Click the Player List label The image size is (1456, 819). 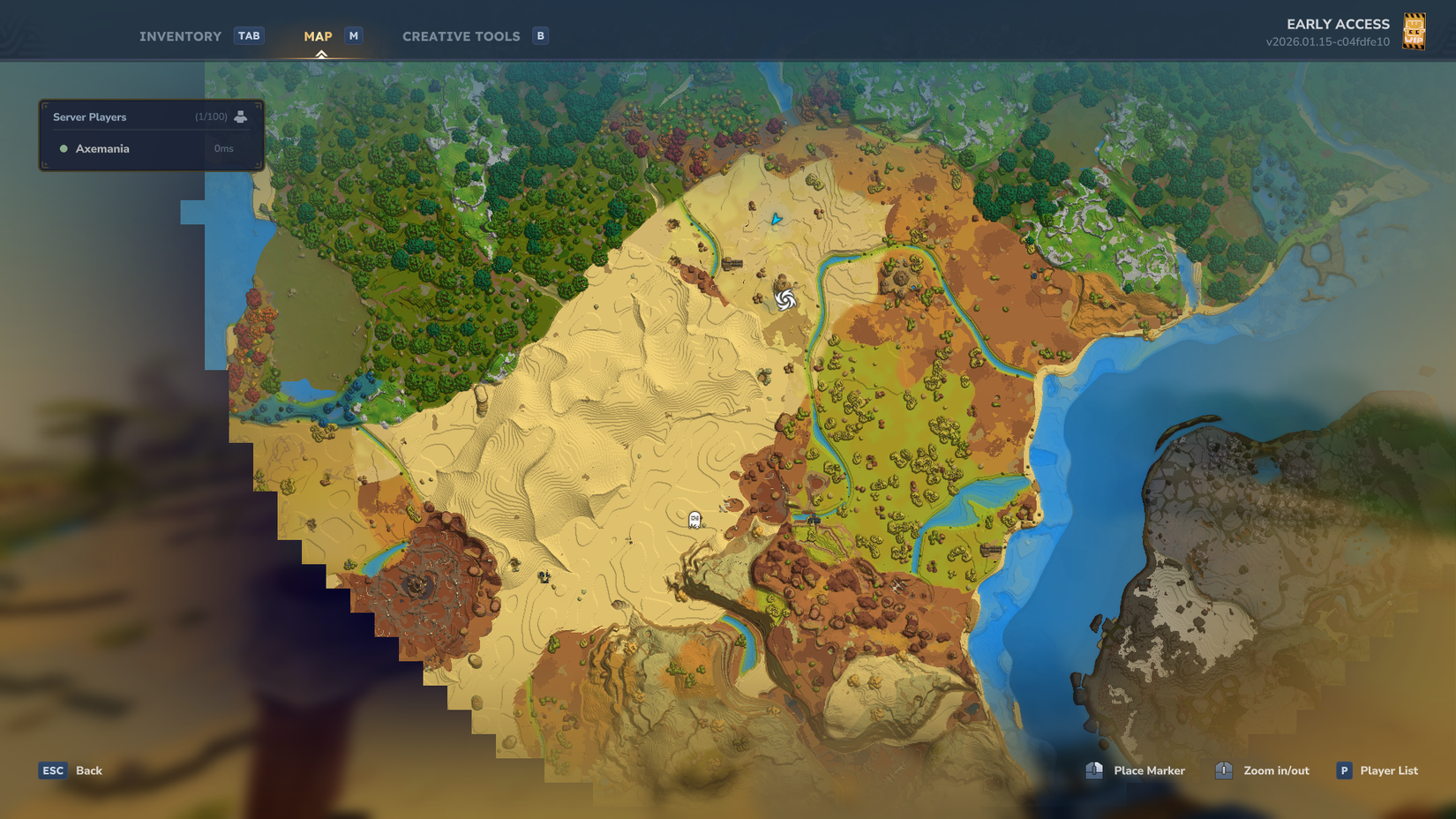coord(1389,770)
